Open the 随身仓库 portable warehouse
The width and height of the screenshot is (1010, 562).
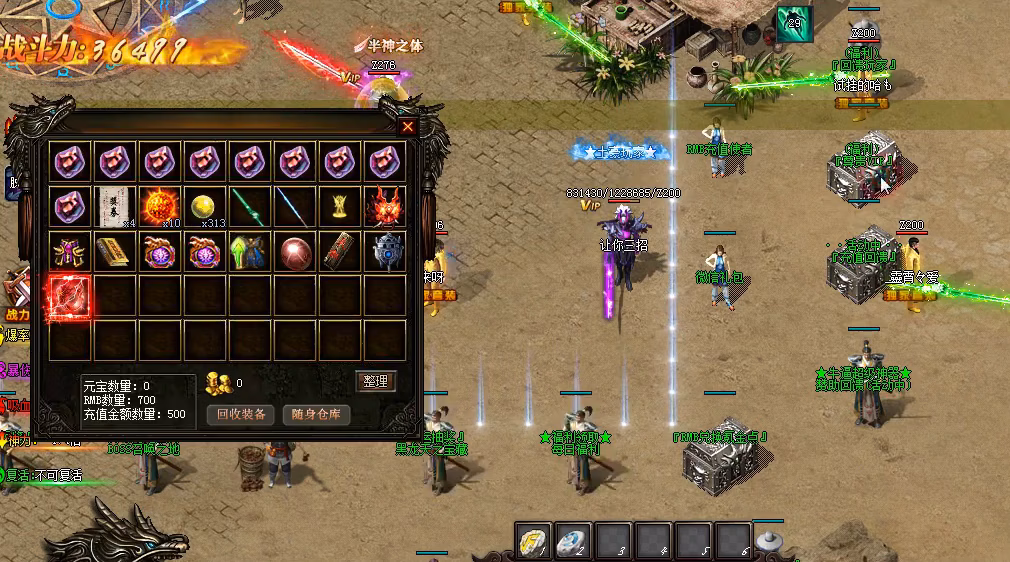point(316,414)
